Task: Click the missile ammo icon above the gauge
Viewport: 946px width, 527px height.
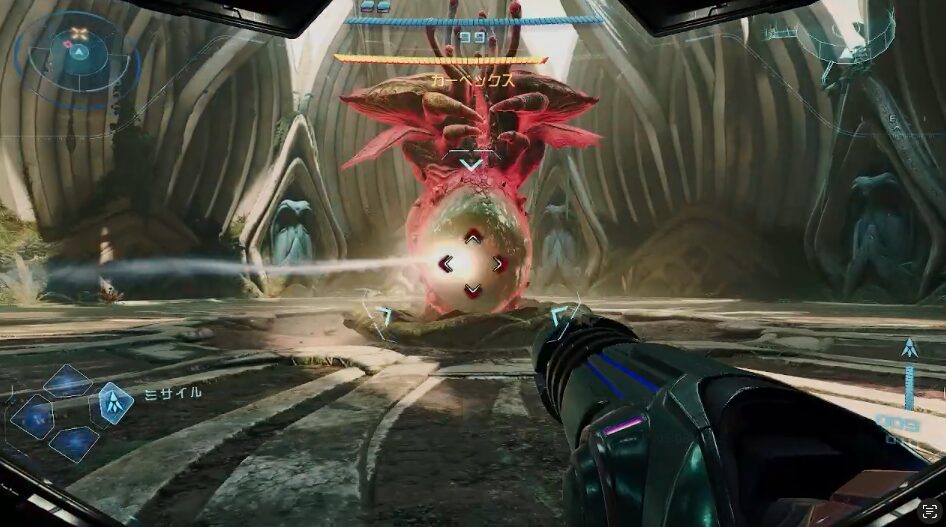Action: 909,349
